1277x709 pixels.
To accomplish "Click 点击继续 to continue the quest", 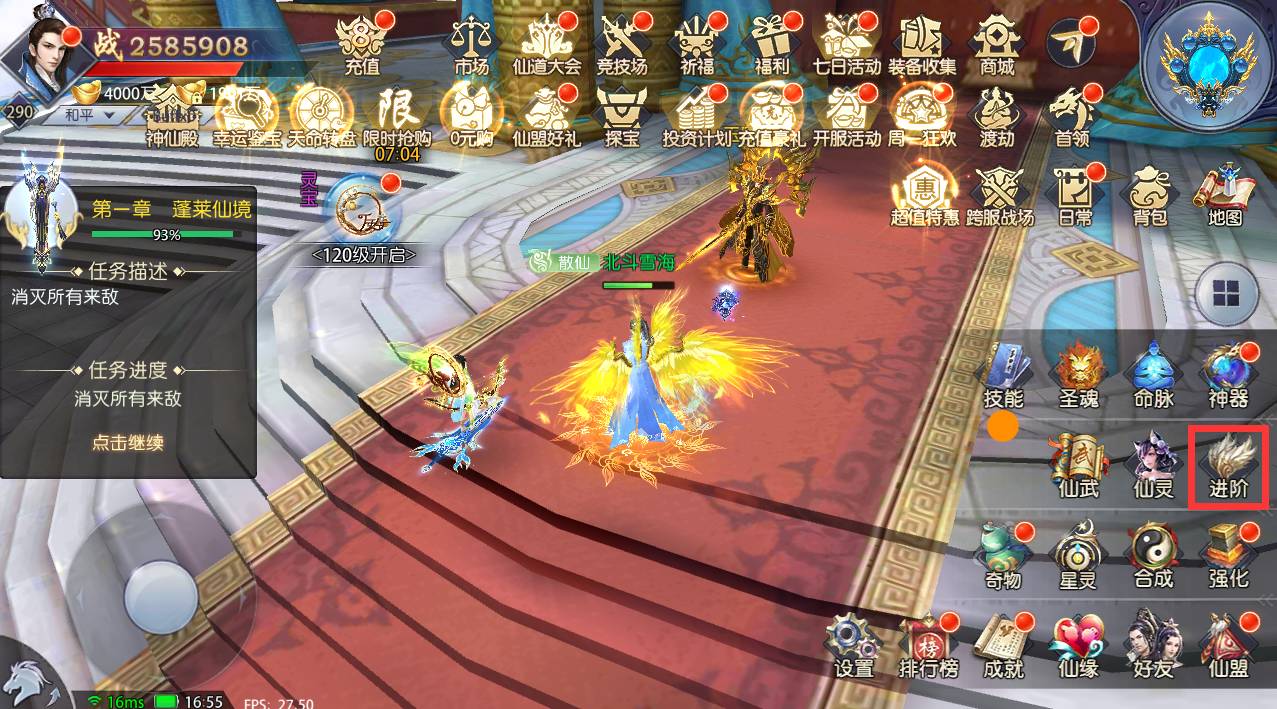I will click(x=127, y=442).
